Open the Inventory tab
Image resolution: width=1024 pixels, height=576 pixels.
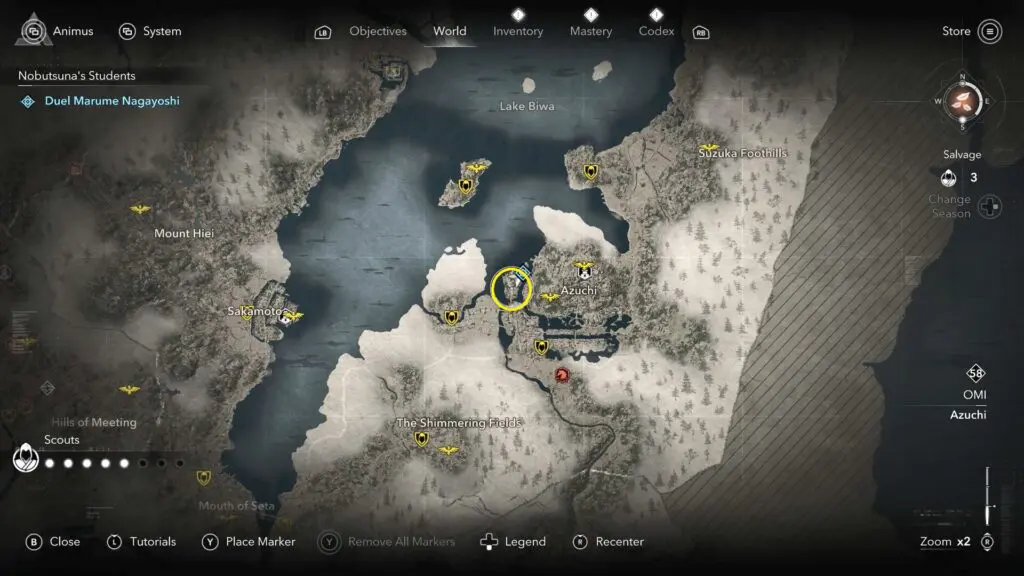(x=517, y=31)
